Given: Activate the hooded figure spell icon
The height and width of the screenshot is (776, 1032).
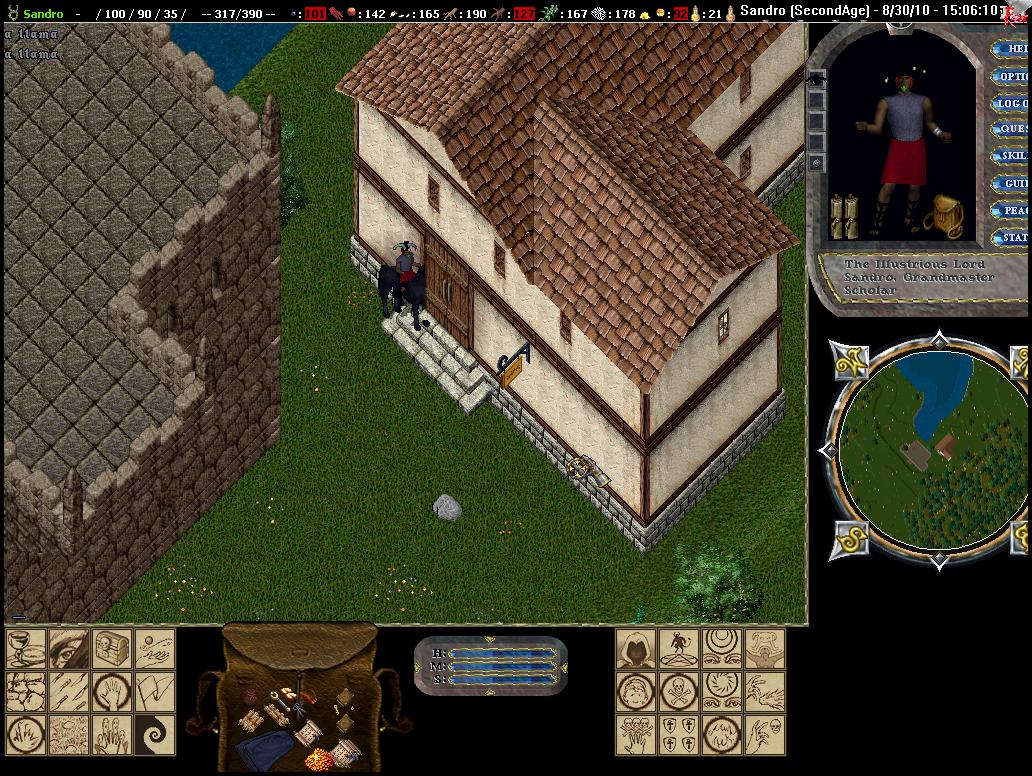Looking at the screenshot, I should pos(635,649).
